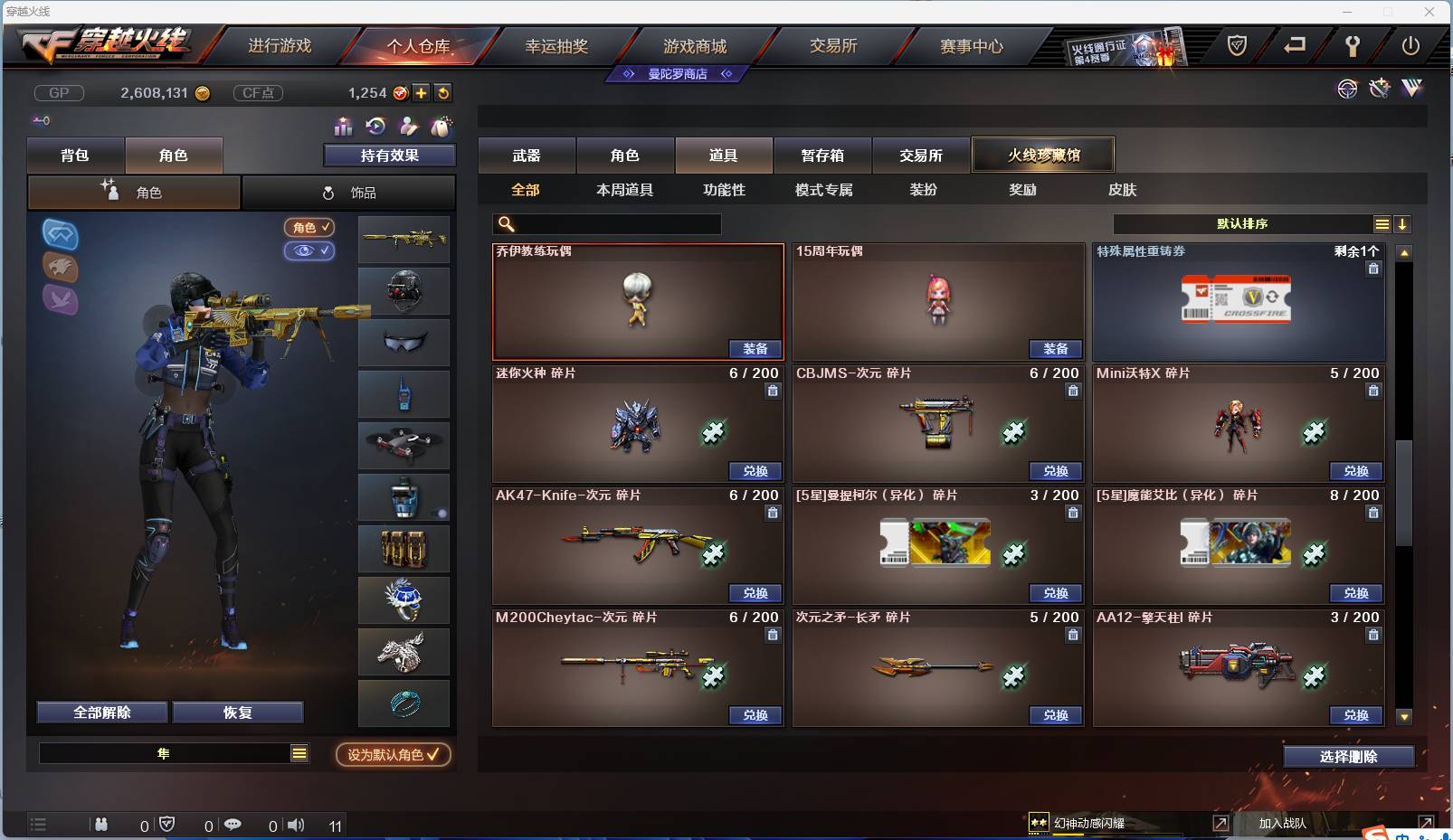The width and height of the screenshot is (1453, 840).
Task: Click the bar-chart stats icon above 持有效果
Action: point(342,127)
